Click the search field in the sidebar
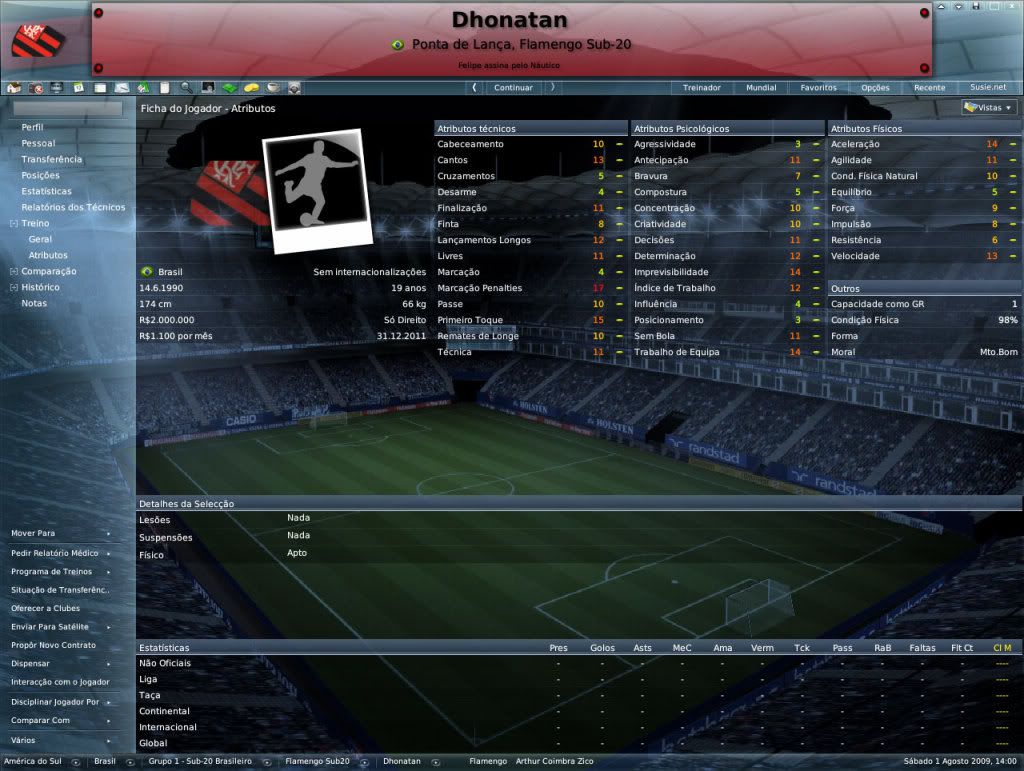Viewport: 1024px width, 771px height. point(68,108)
